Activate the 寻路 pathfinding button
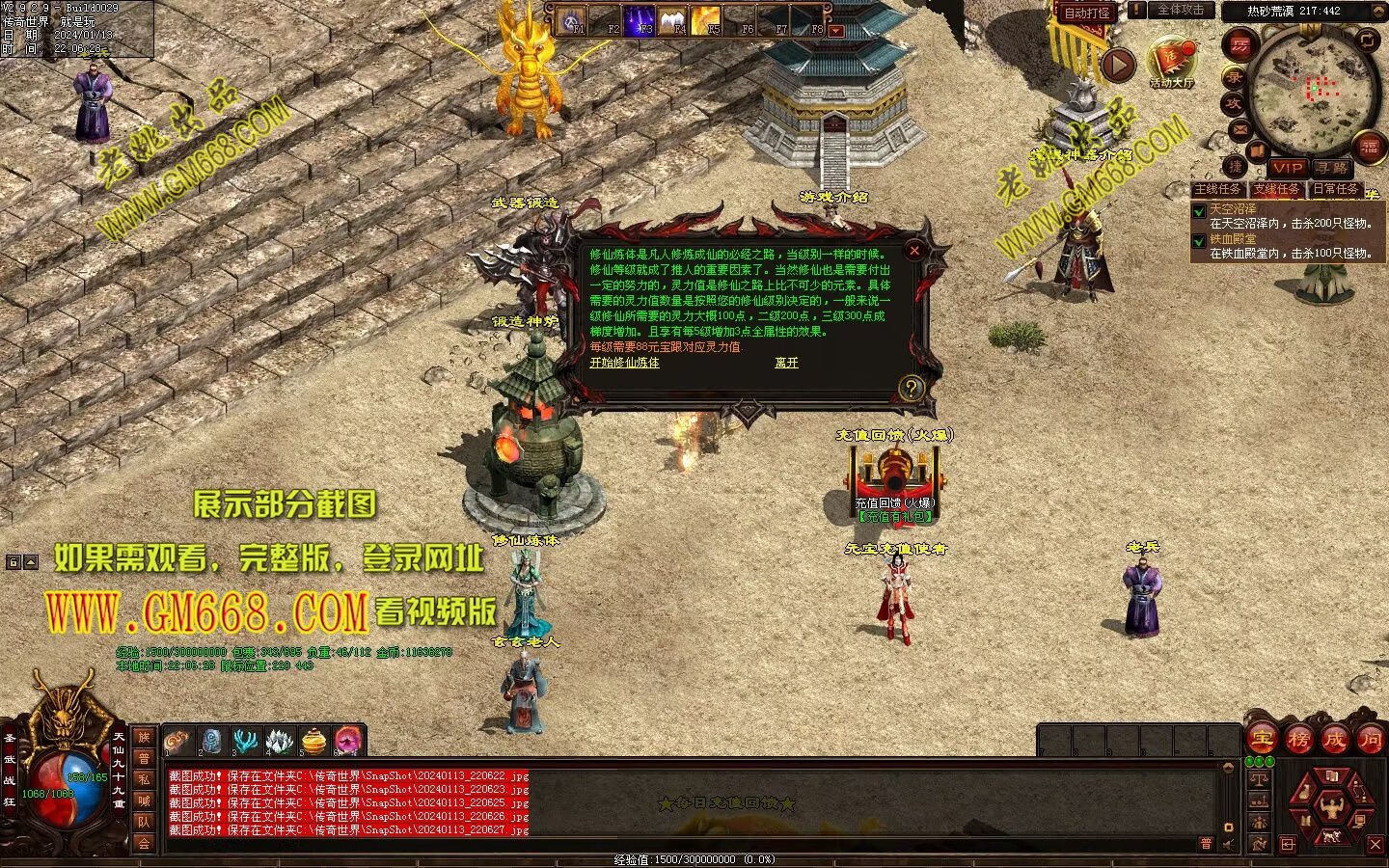The image size is (1389, 868). 1333,168
